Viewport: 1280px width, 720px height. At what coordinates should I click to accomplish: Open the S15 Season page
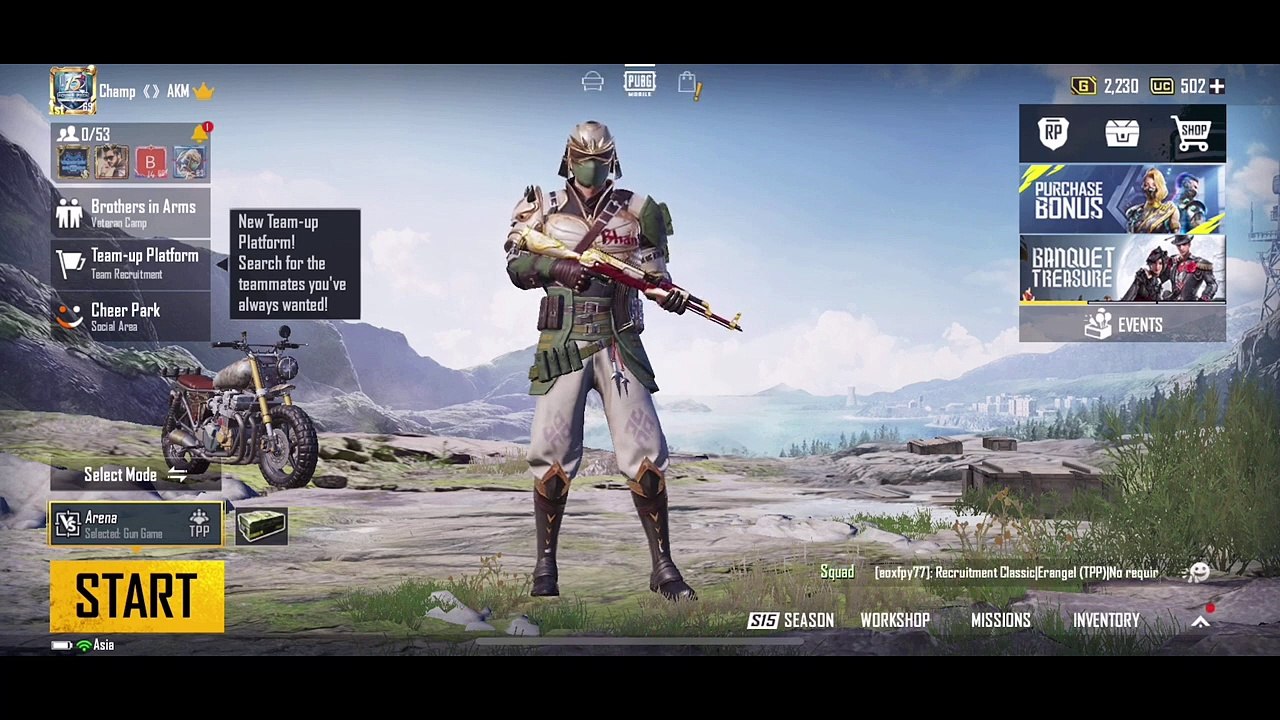791,621
